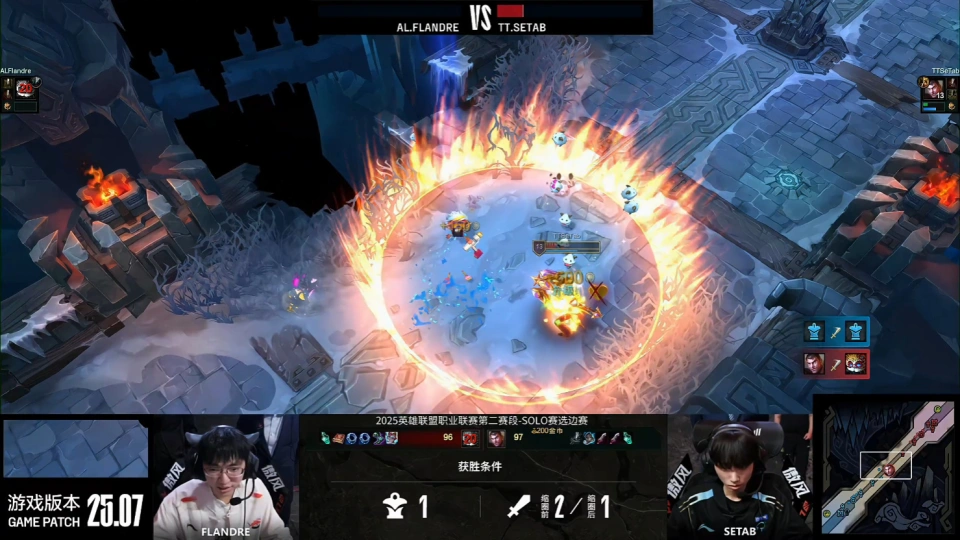This screenshot has height=540, width=960.
Task: Click the minimap of the Howling Abyss
Action: [x=886, y=466]
